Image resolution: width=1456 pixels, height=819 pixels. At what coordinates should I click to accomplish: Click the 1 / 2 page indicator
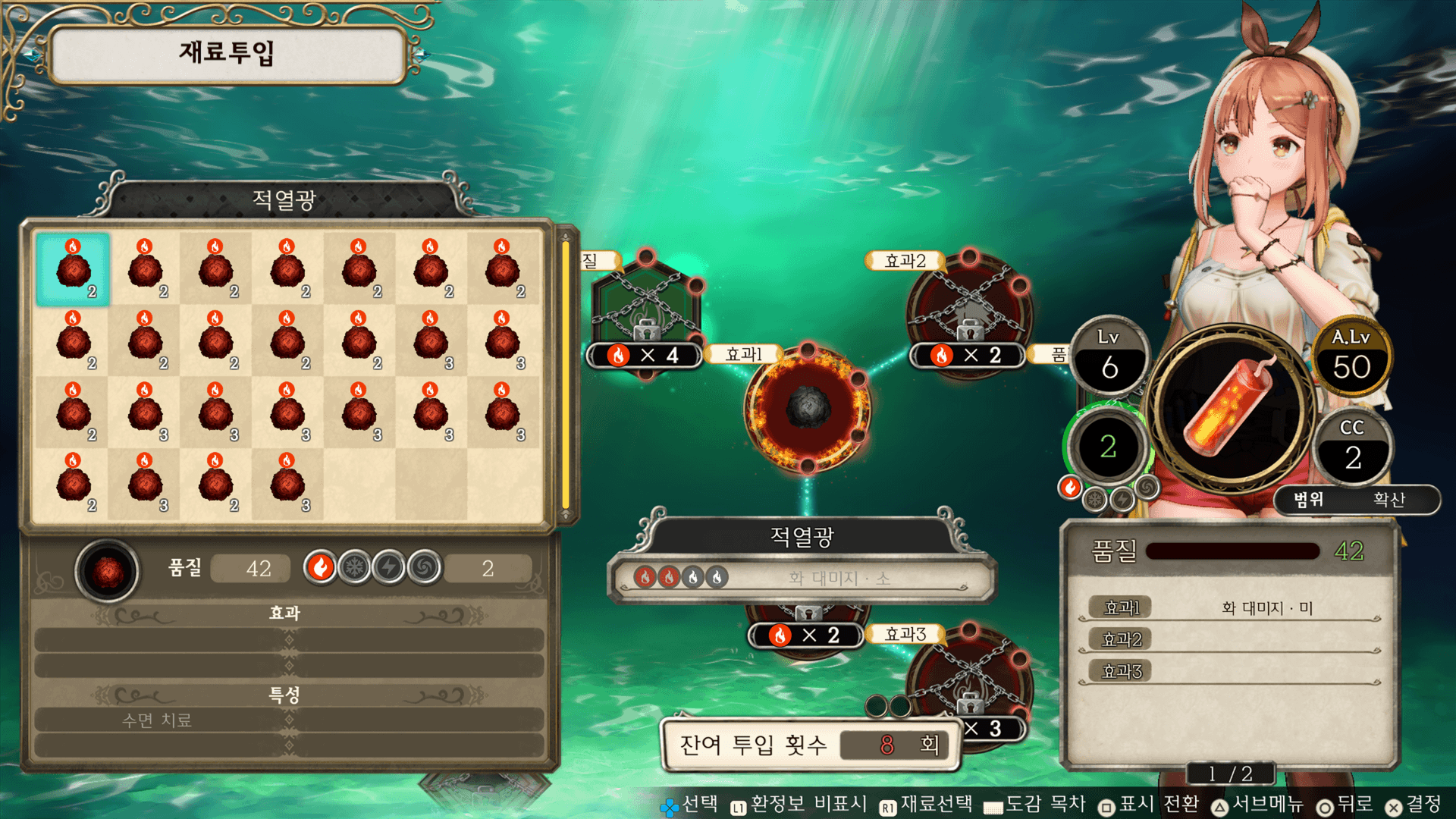(x=1230, y=773)
